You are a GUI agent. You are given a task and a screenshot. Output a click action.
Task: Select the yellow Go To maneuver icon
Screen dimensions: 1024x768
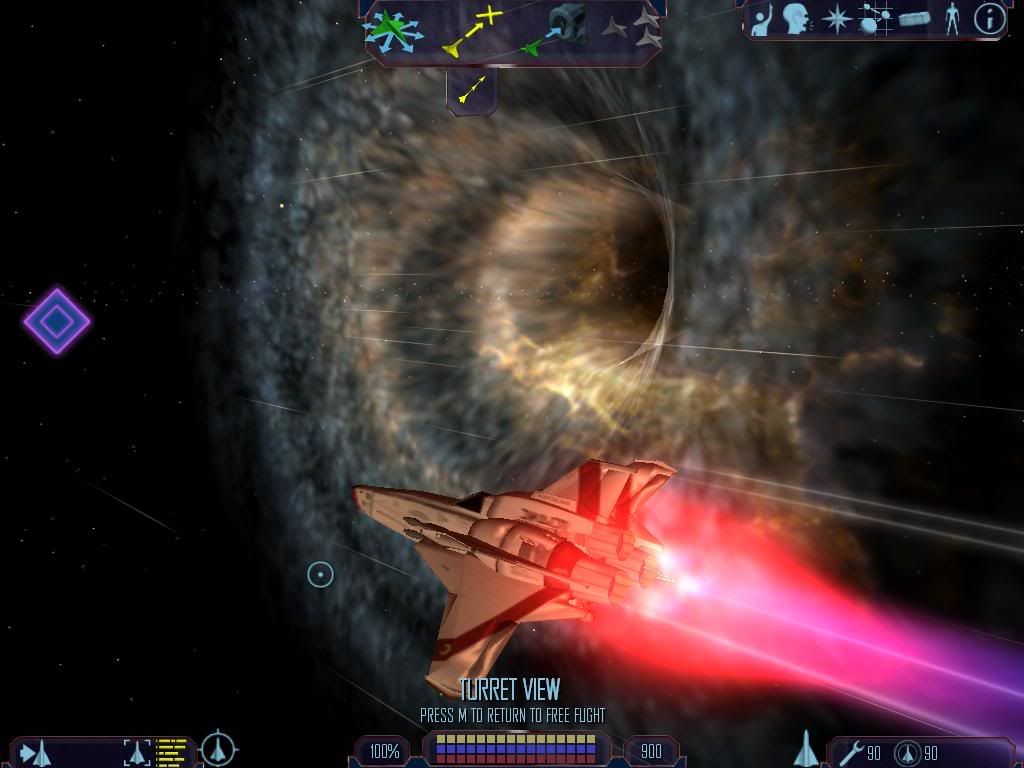473,30
